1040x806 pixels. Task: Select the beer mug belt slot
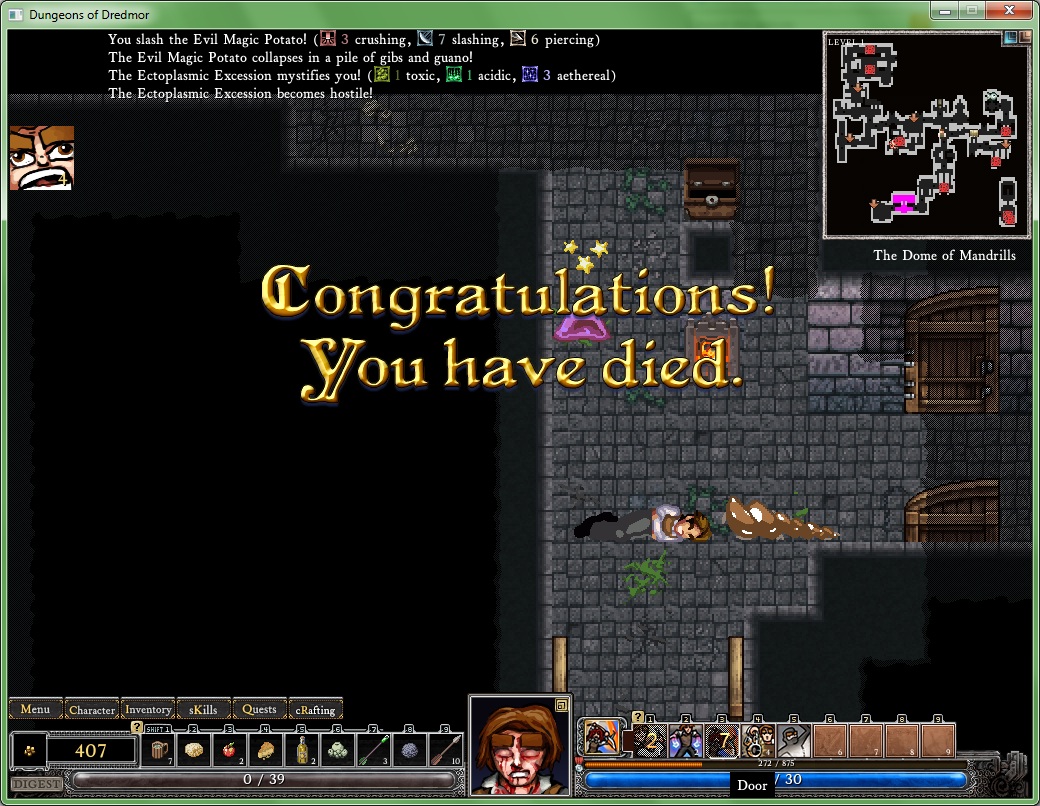coord(160,749)
